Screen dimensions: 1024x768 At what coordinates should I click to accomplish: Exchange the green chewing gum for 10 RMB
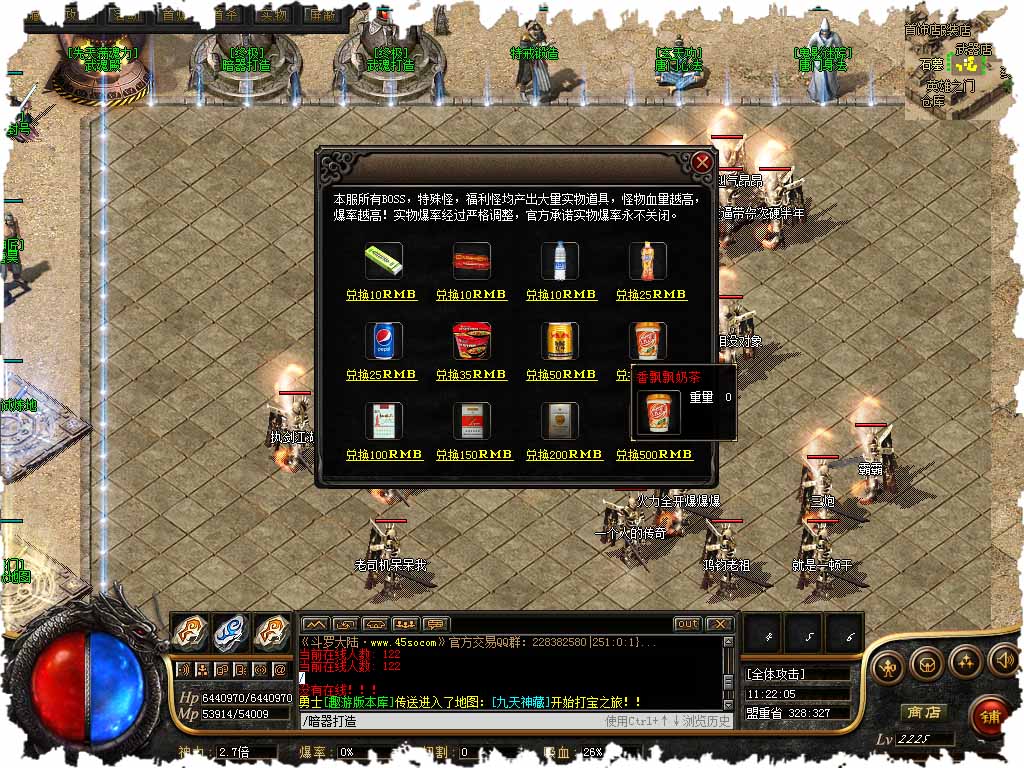(381, 295)
